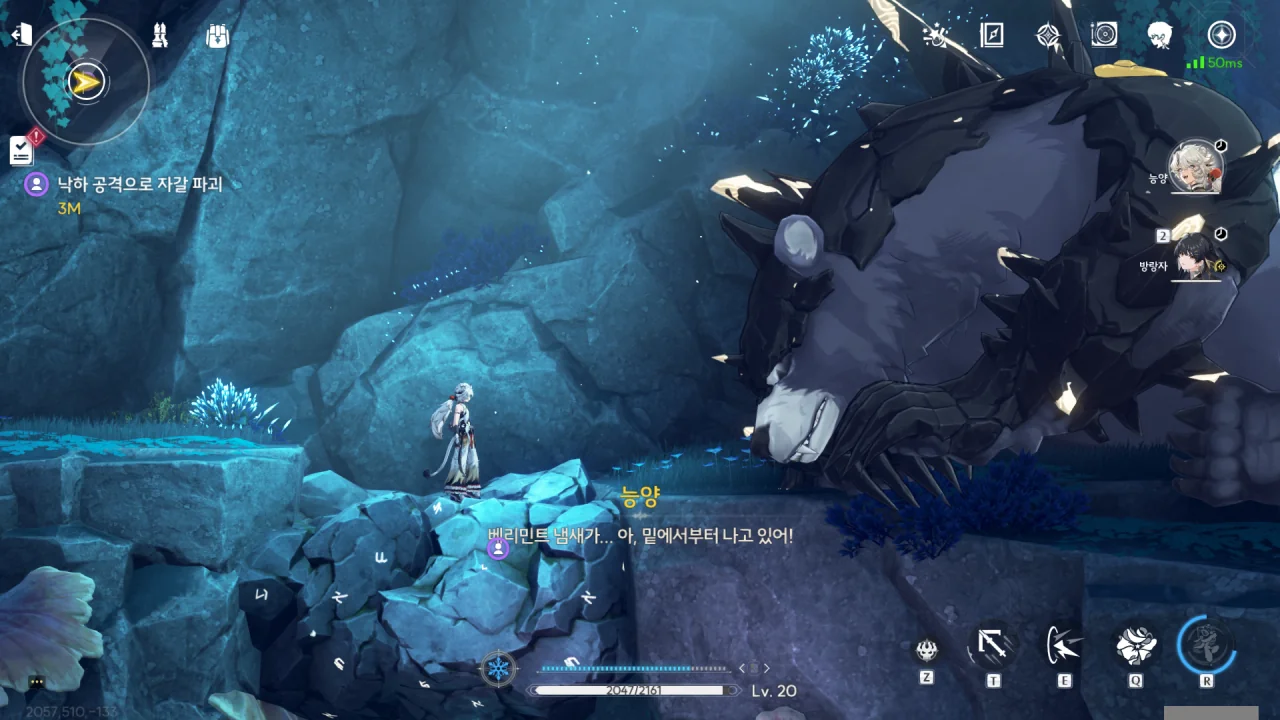
Task: Open the disc record icon
Action: coord(1104,36)
